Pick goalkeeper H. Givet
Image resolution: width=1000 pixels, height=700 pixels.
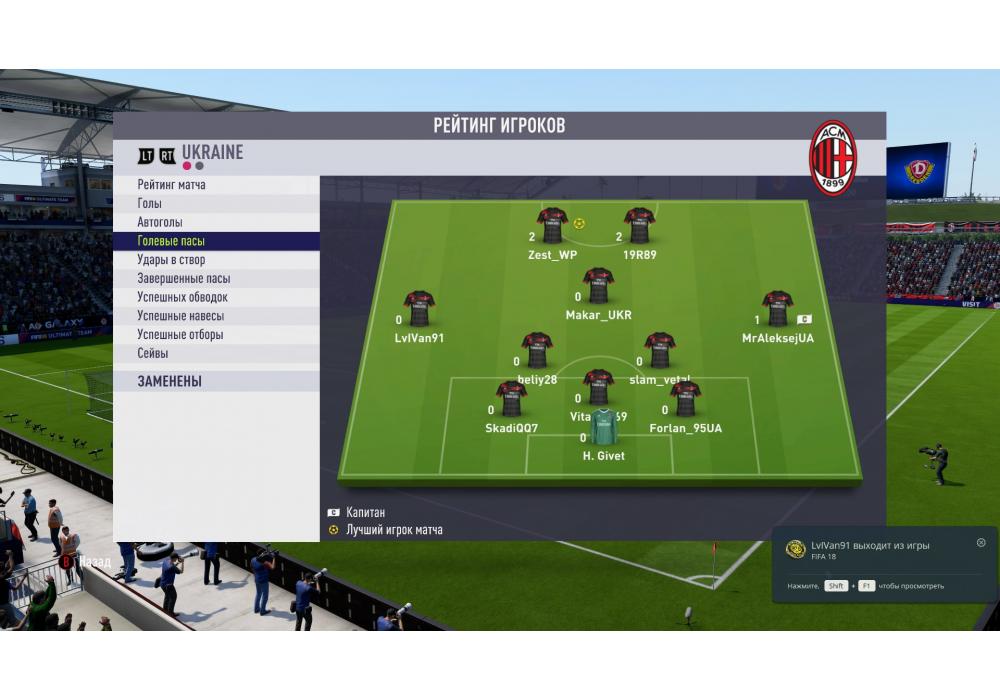point(603,427)
